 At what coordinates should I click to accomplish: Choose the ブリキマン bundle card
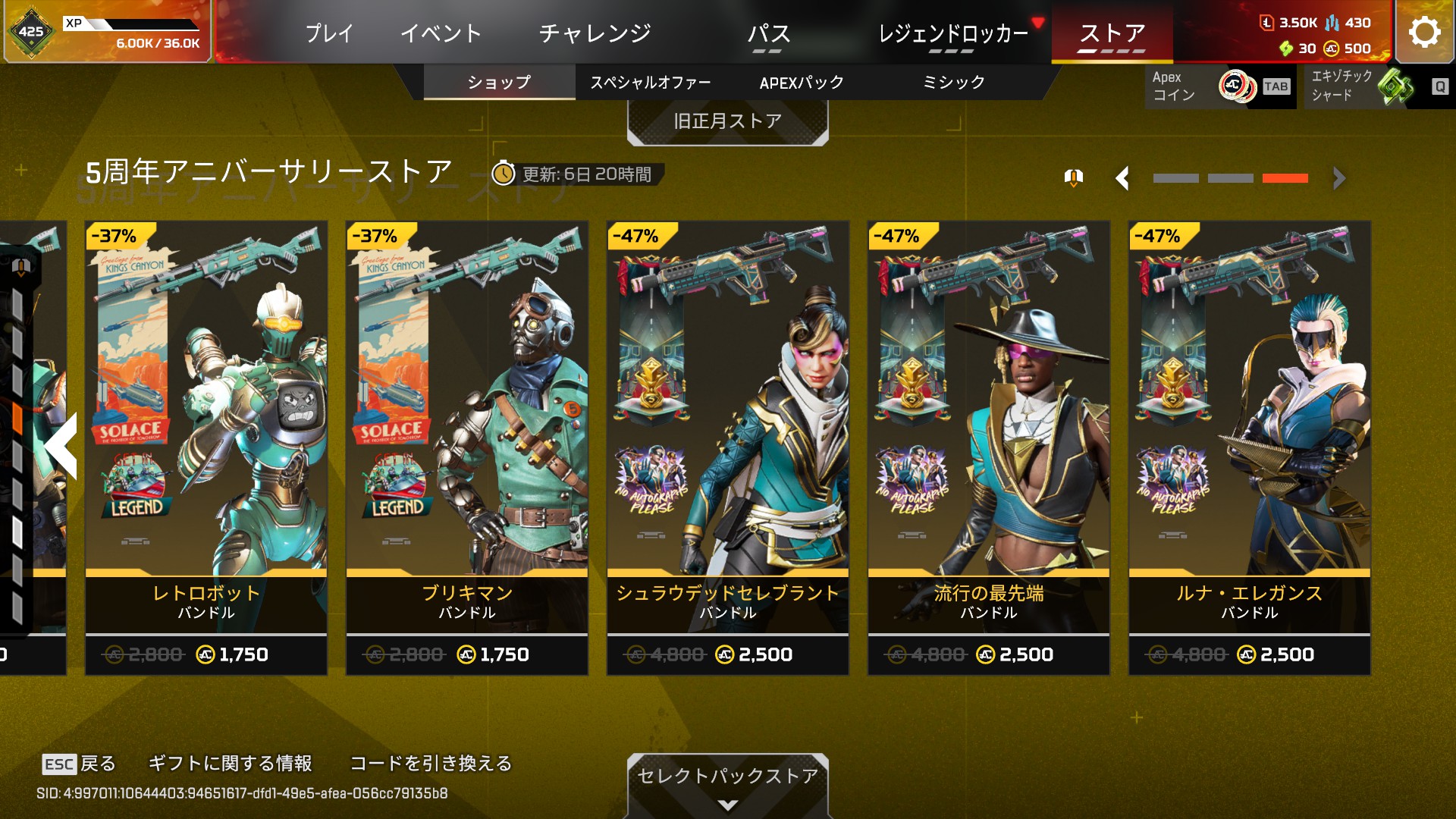467,447
